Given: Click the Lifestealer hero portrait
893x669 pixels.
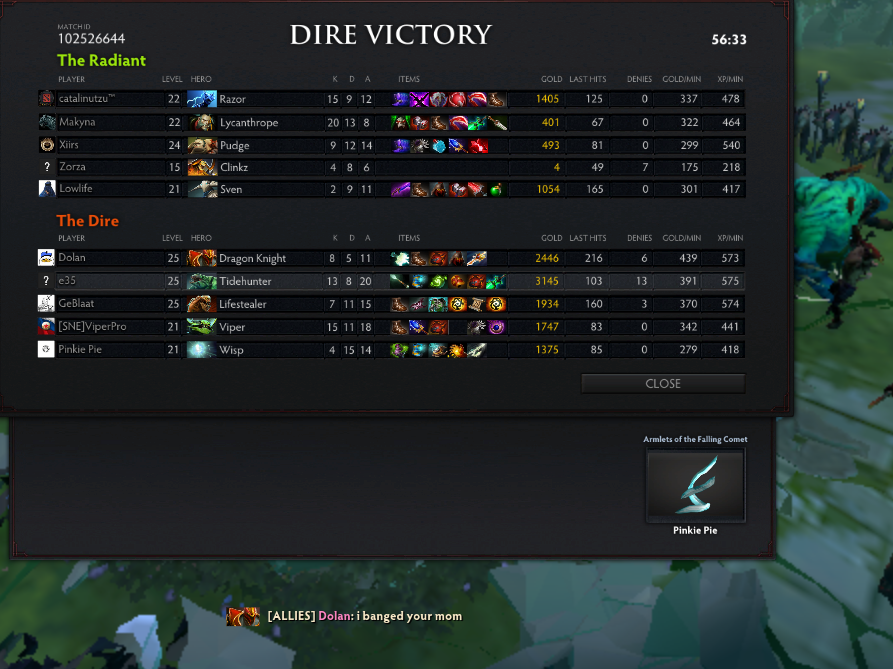Looking at the screenshot, I should click(202, 303).
